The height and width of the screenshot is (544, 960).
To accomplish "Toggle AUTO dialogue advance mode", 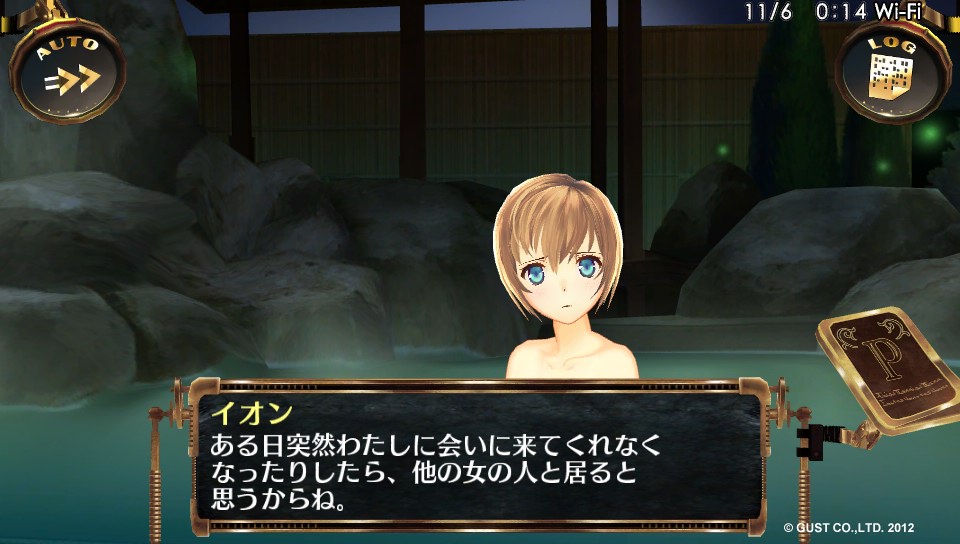I will 69,68.
